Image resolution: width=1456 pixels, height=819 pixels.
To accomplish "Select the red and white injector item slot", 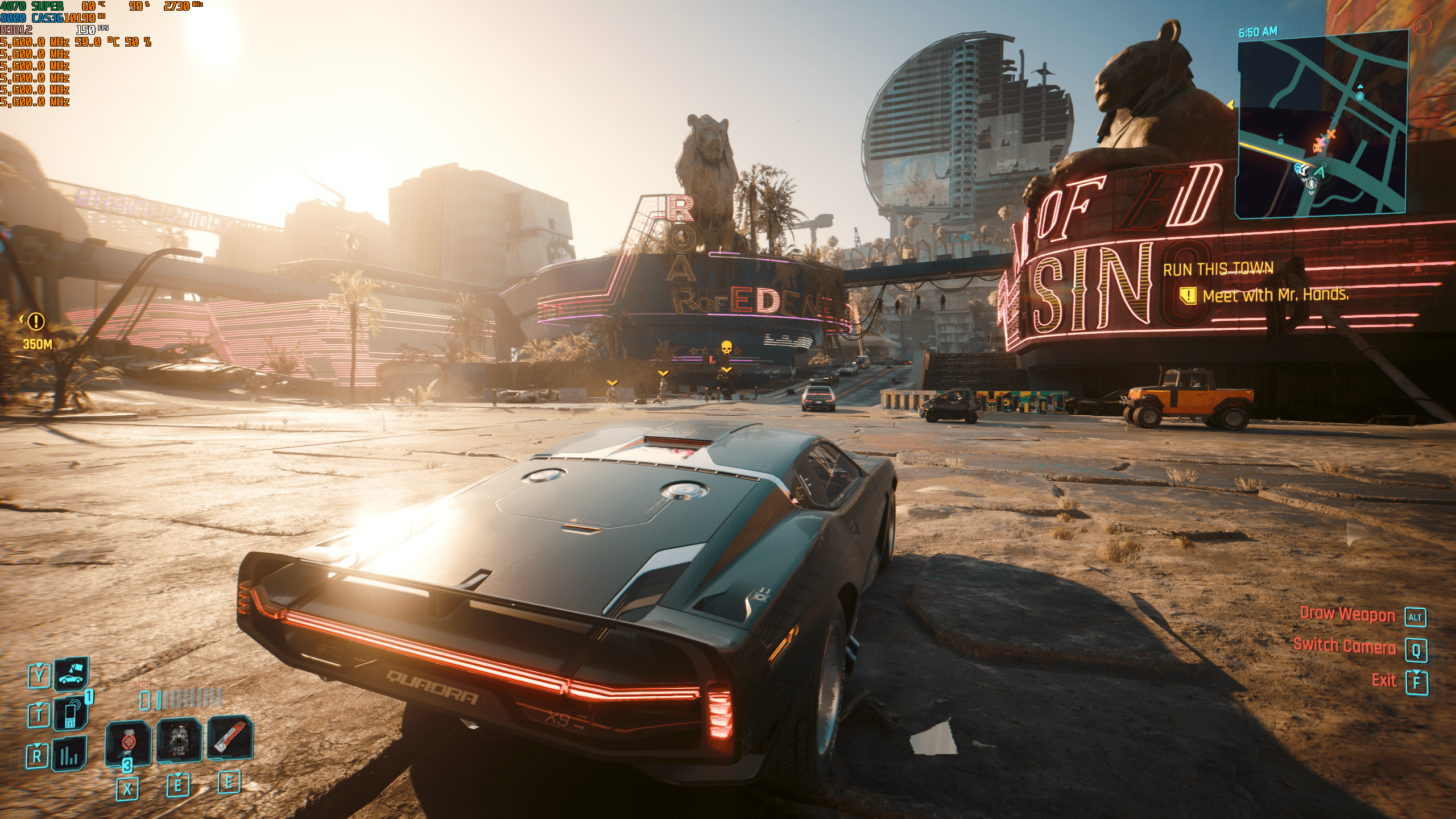I will point(230,738).
